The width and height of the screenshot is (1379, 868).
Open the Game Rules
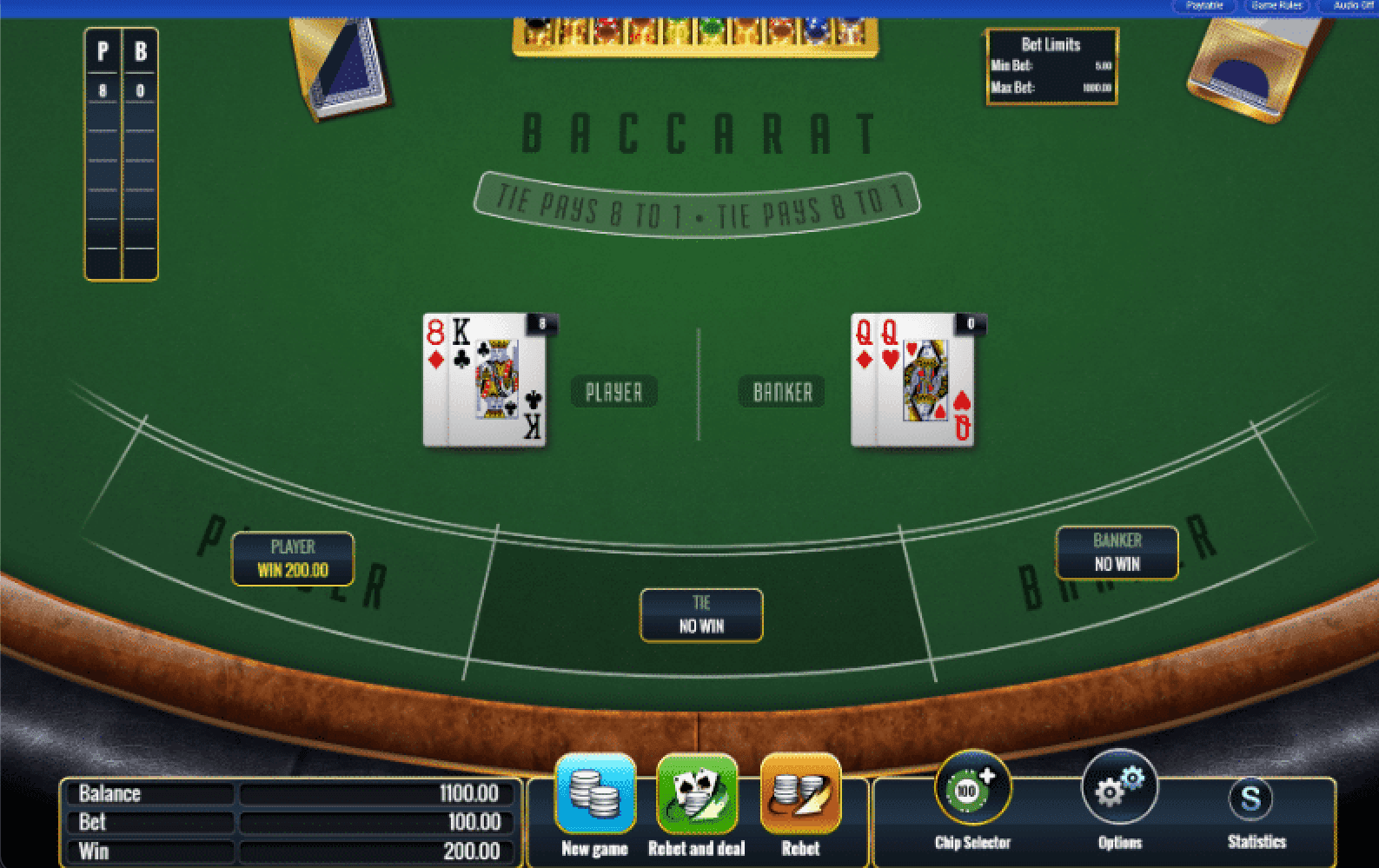point(1276,6)
